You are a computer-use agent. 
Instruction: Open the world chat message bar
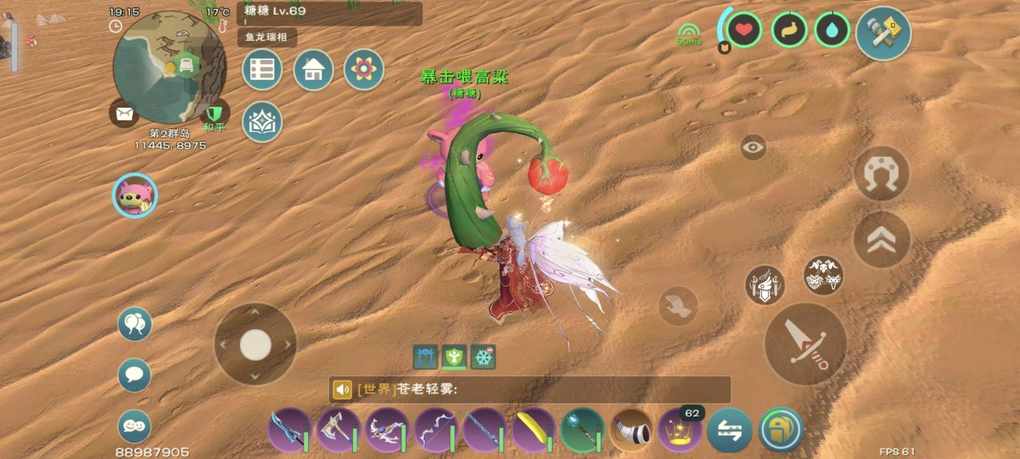click(530, 390)
